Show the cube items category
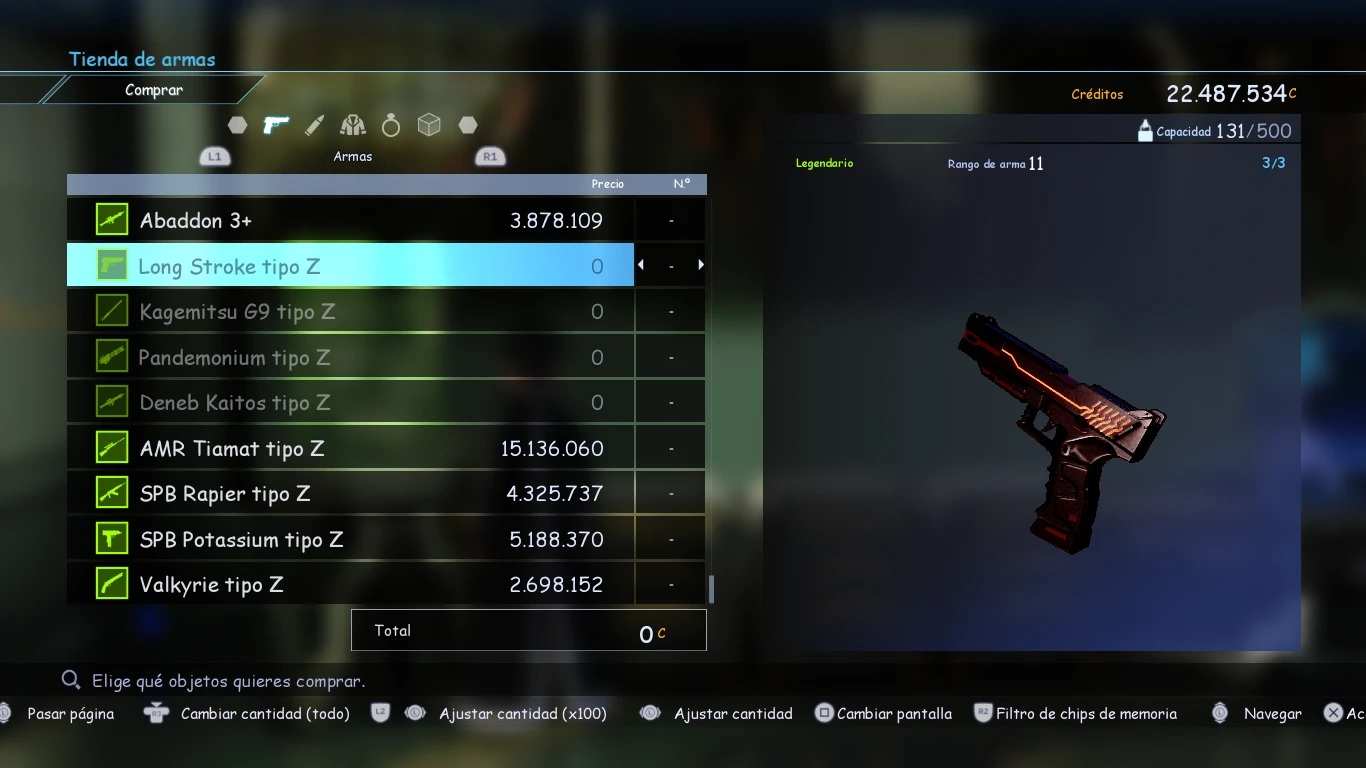 point(429,125)
